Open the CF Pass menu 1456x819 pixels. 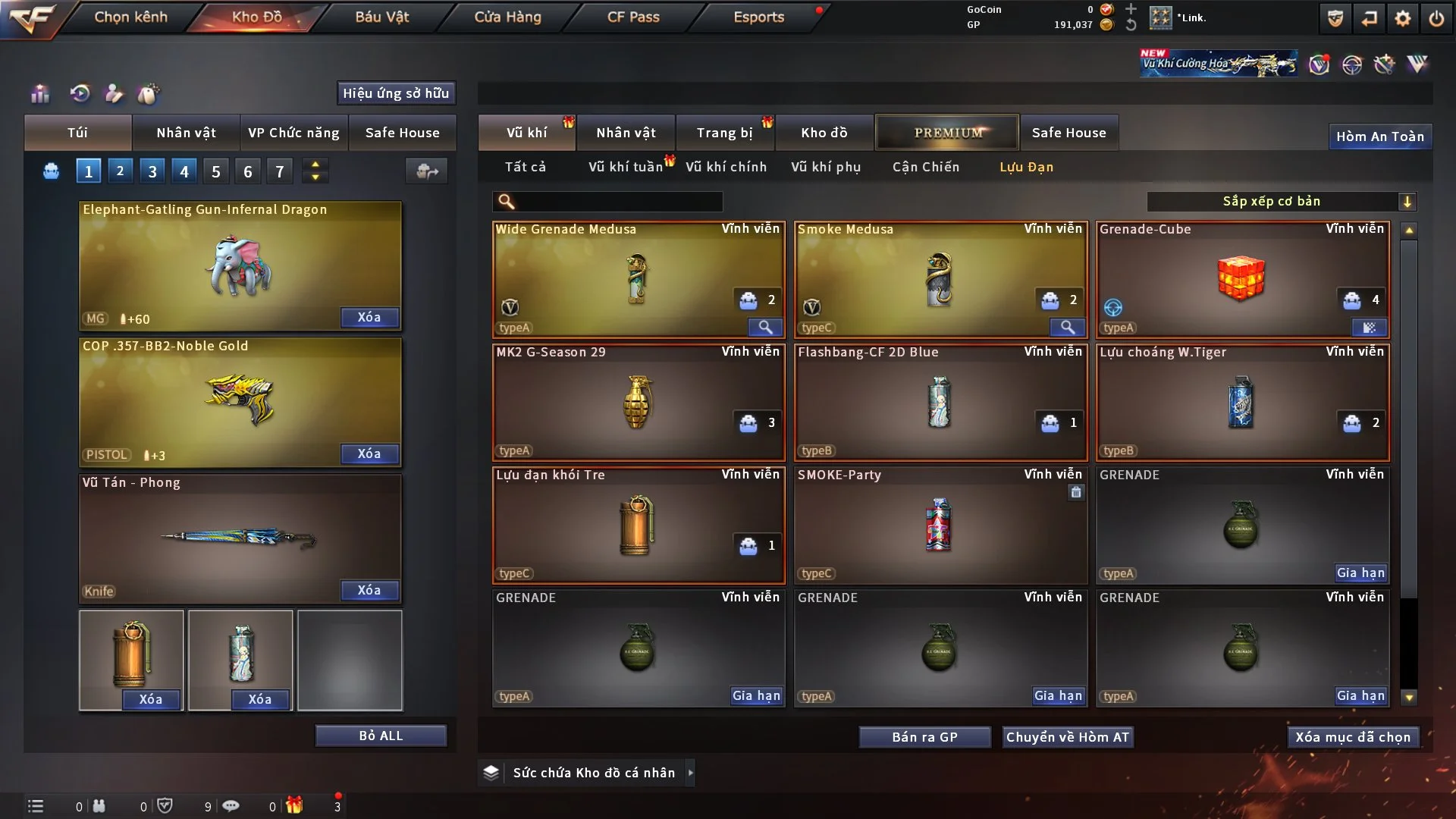[633, 17]
